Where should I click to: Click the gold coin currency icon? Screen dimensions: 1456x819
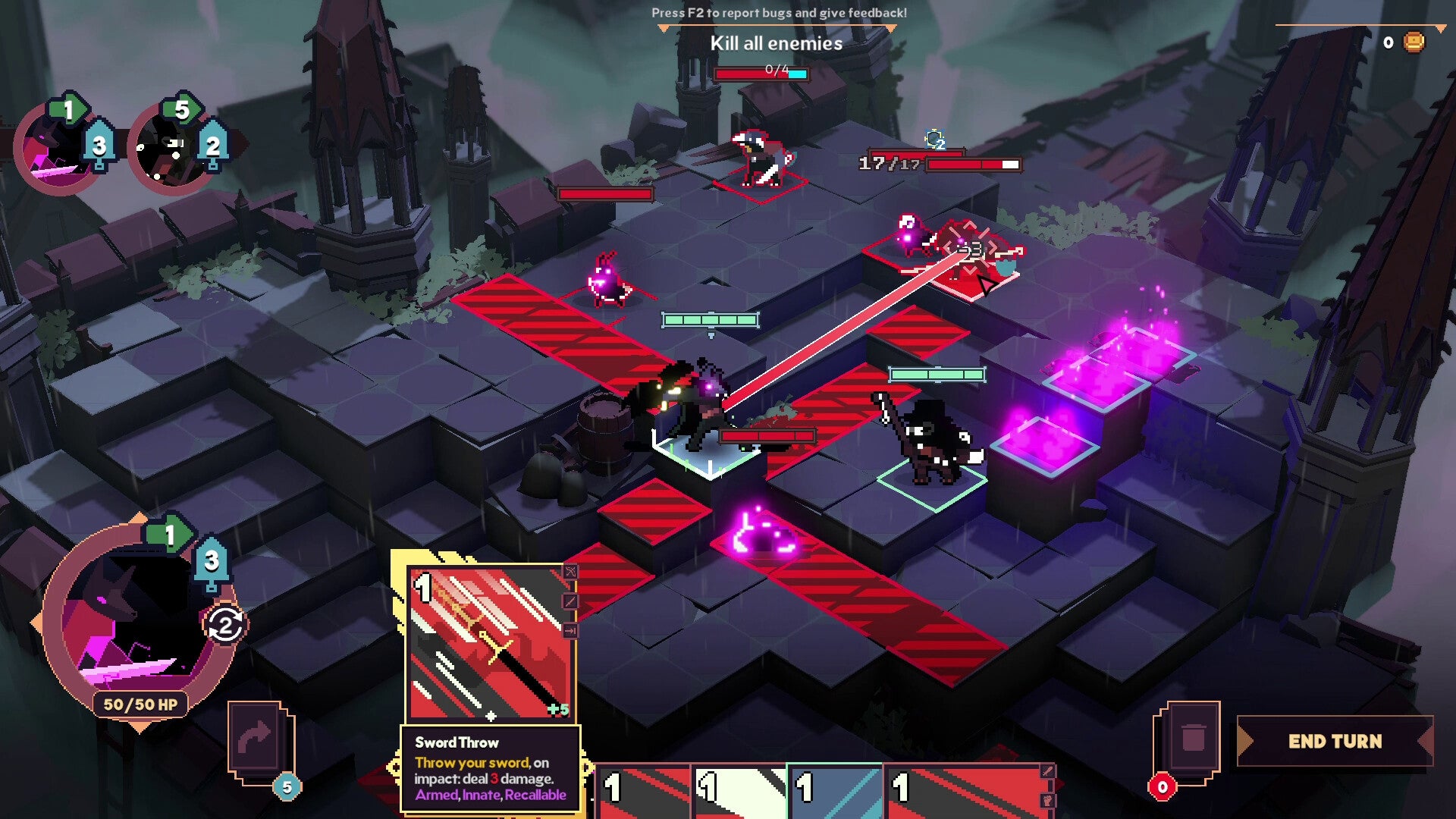[x=1414, y=42]
